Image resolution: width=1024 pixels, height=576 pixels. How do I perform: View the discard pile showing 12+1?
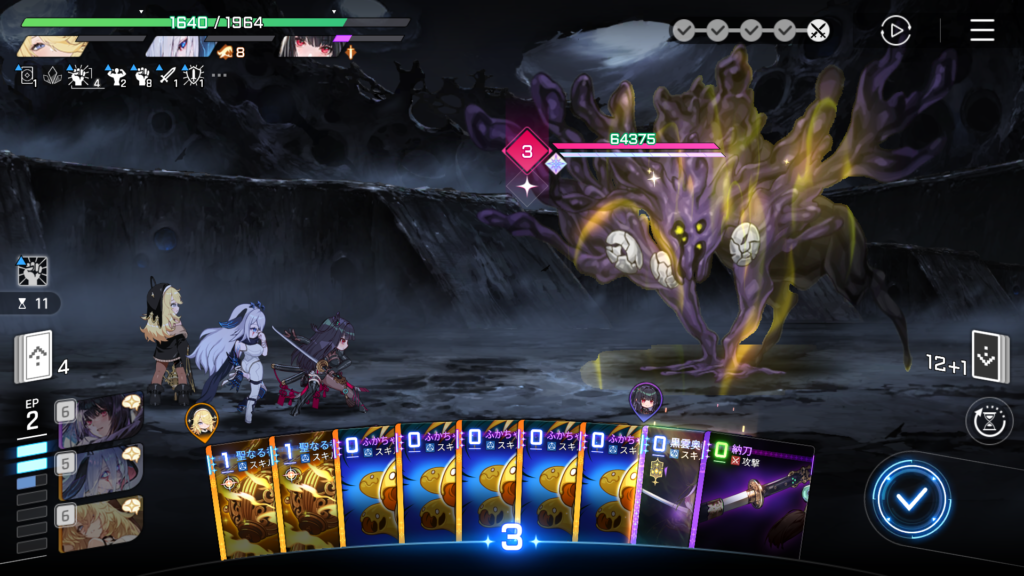pyautogui.click(x=990, y=358)
